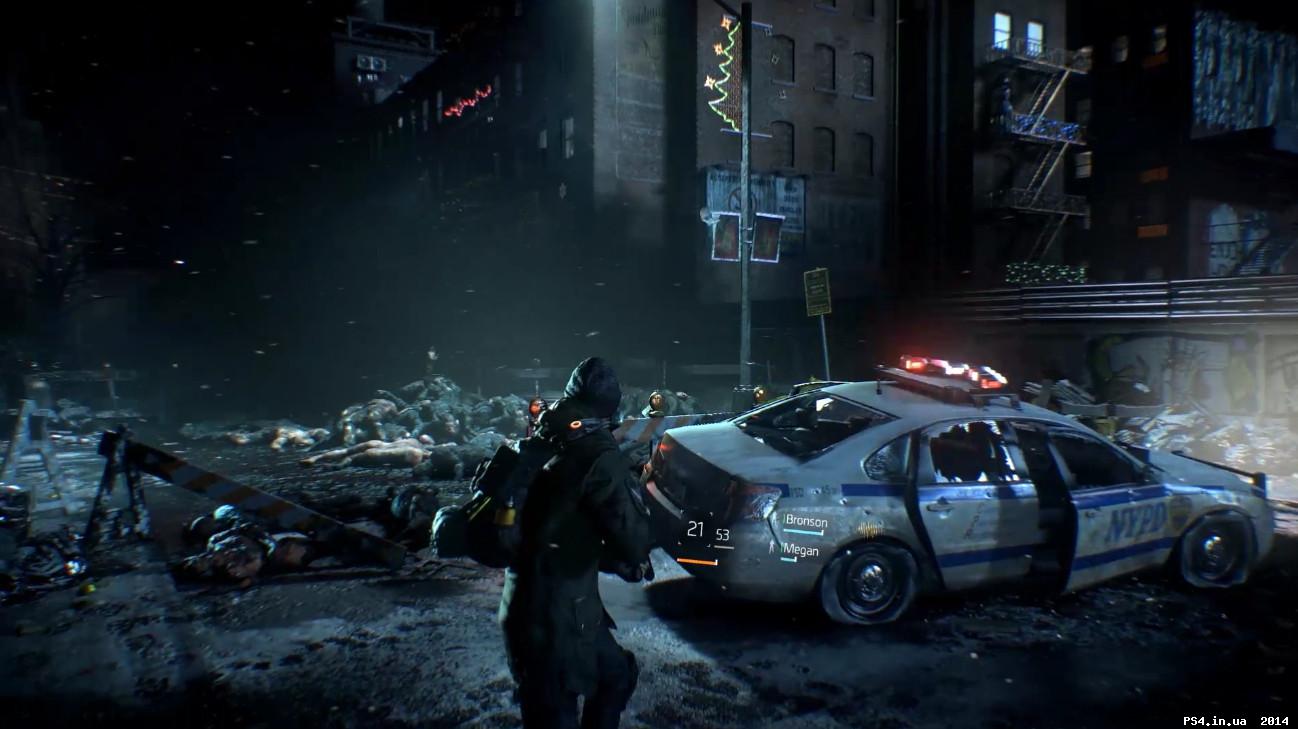
Task: Select Megan's player figure icon
Action: tap(772, 548)
